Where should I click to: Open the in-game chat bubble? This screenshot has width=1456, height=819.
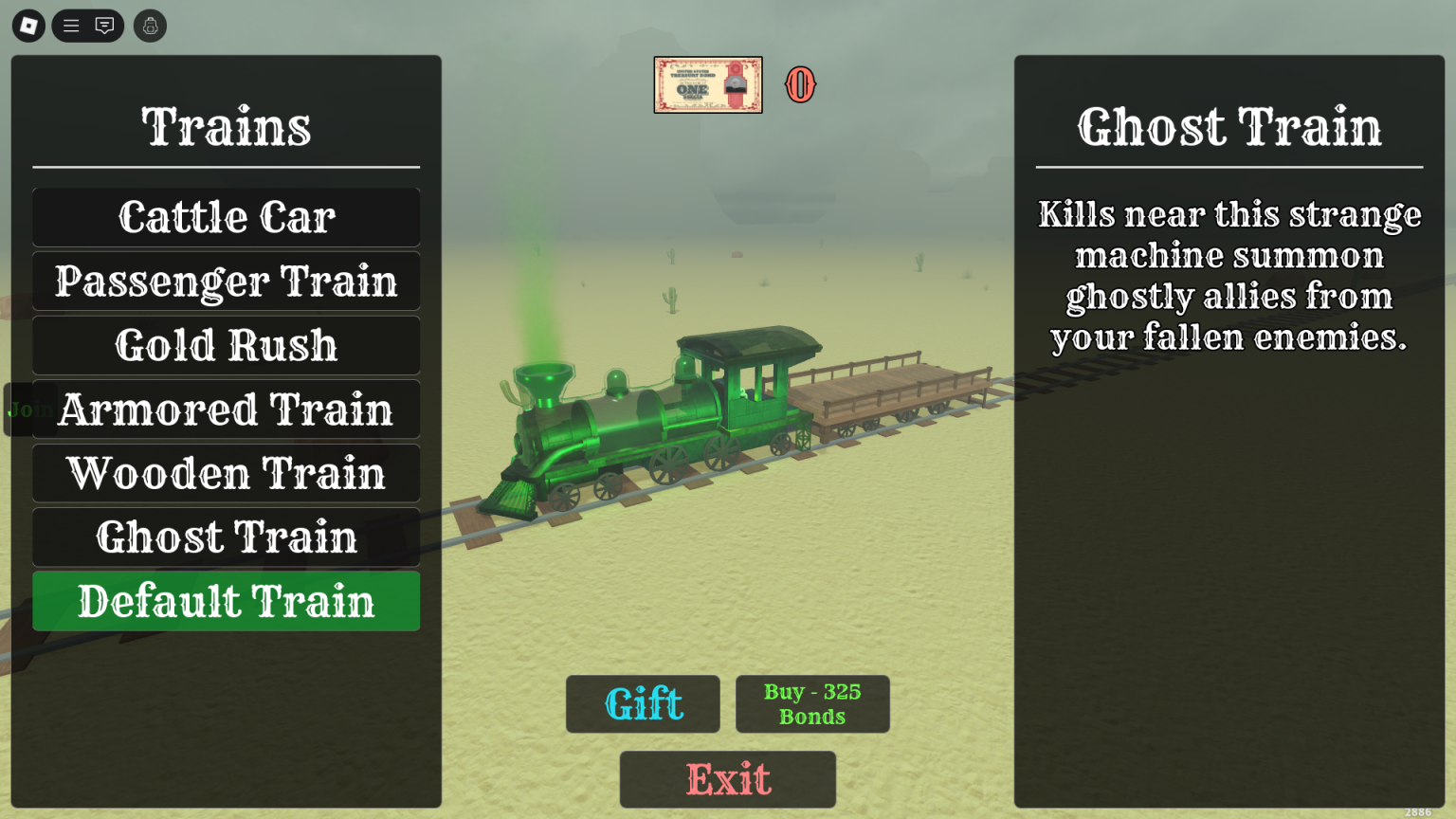tap(104, 26)
